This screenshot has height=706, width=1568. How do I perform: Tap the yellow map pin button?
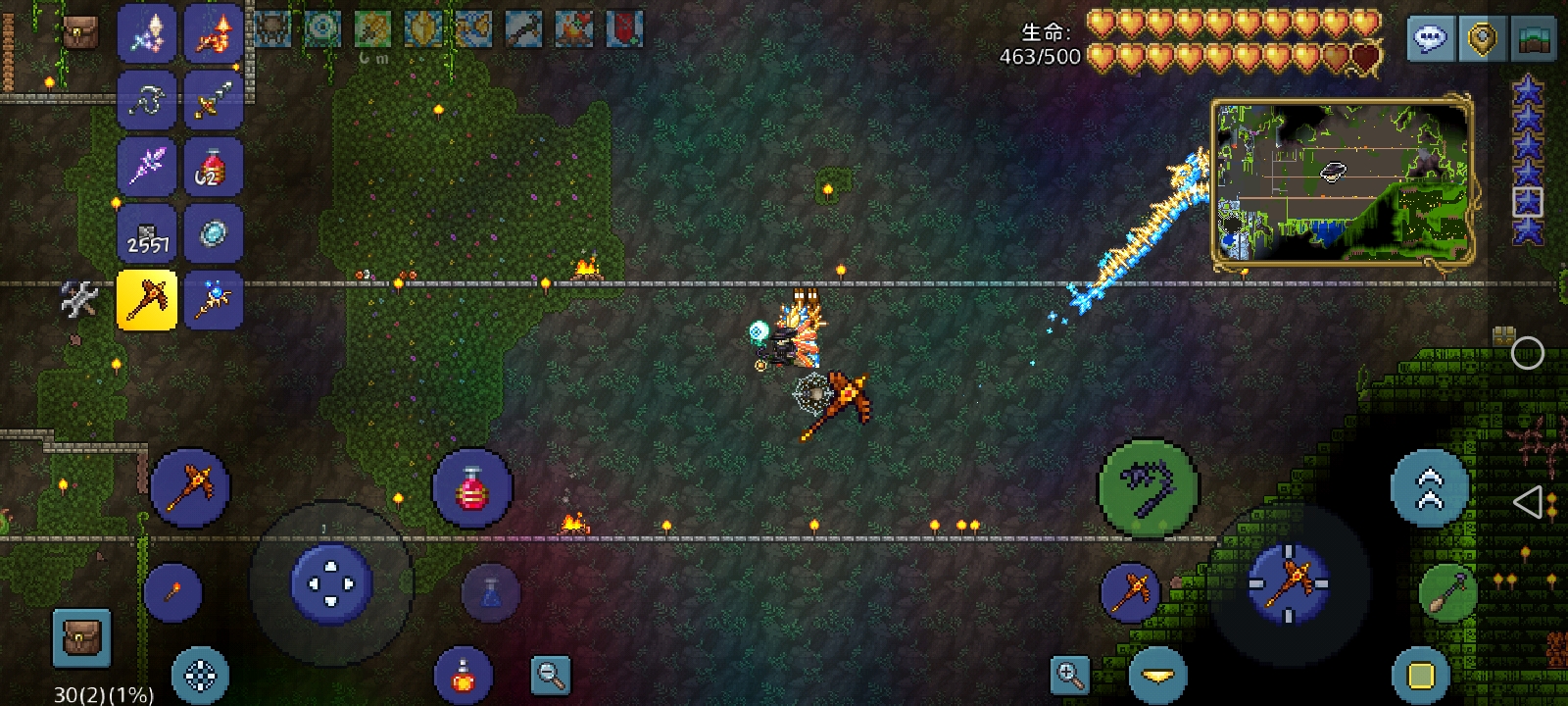click(x=1482, y=39)
